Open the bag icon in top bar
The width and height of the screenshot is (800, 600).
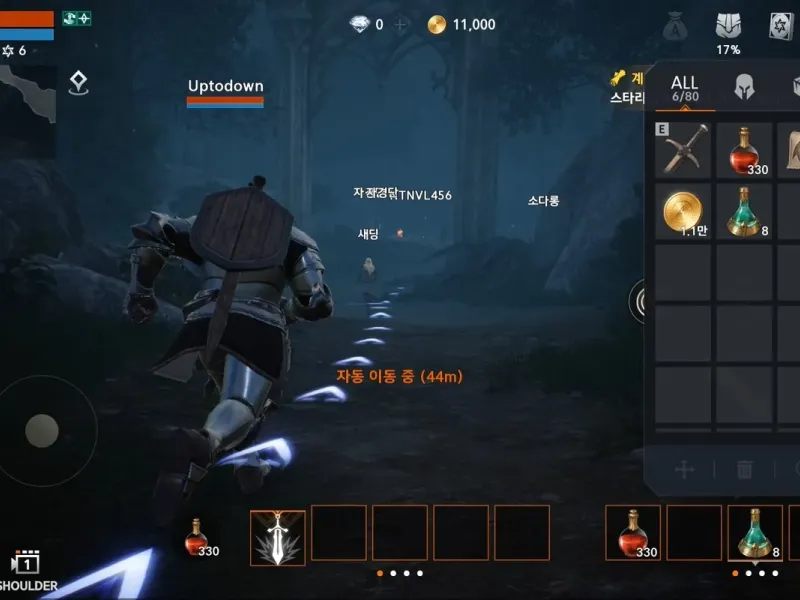coord(676,27)
